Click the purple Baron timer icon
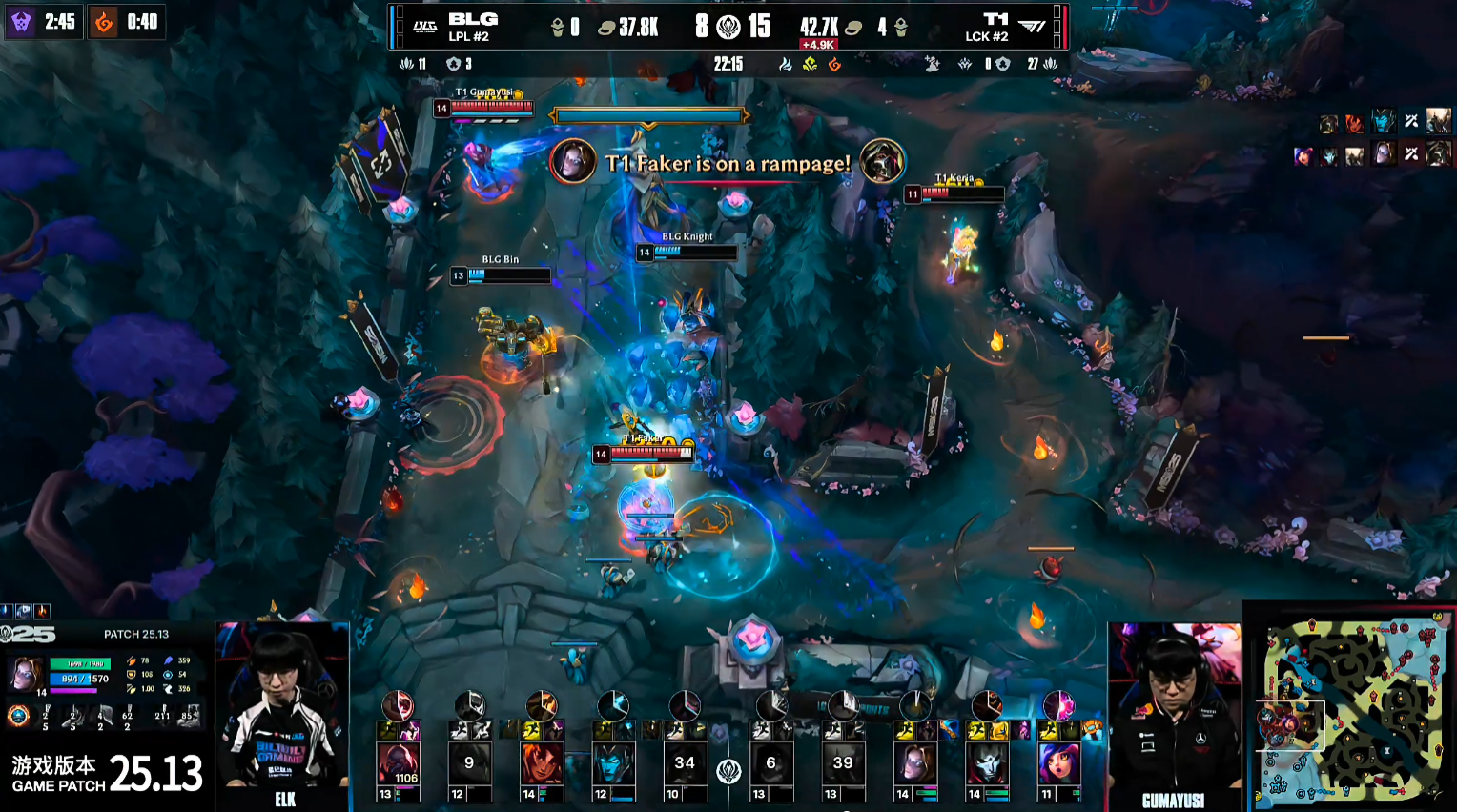Image resolution: width=1457 pixels, height=812 pixels. click(21, 21)
